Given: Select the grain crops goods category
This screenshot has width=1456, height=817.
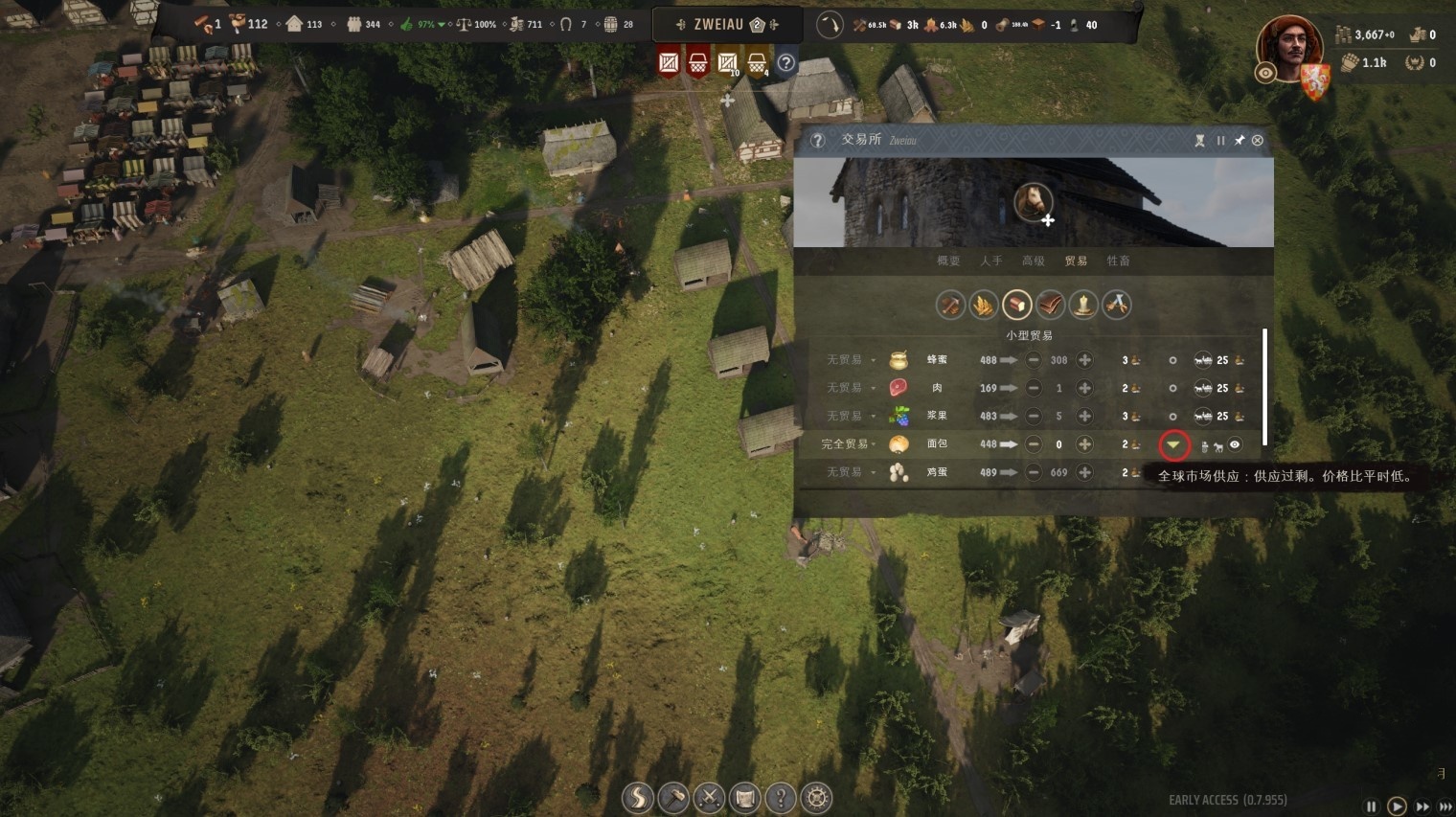Looking at the screenshot, I should coord(984,305).
